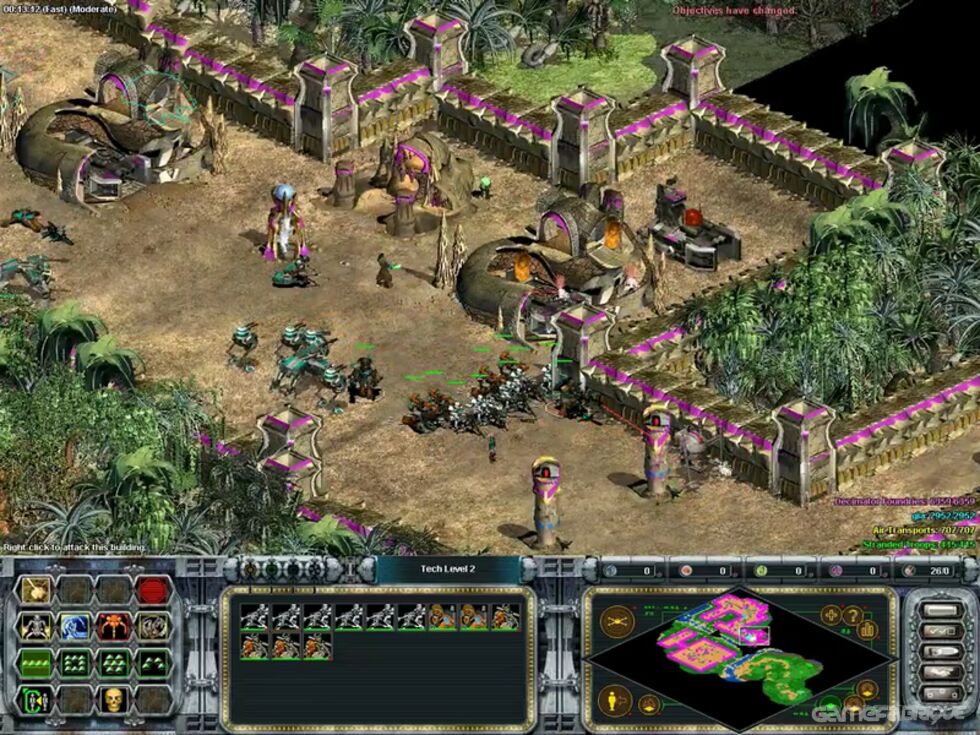Click the first selected unit portrait
The image size is (980, 735).
tap(254, 617)
